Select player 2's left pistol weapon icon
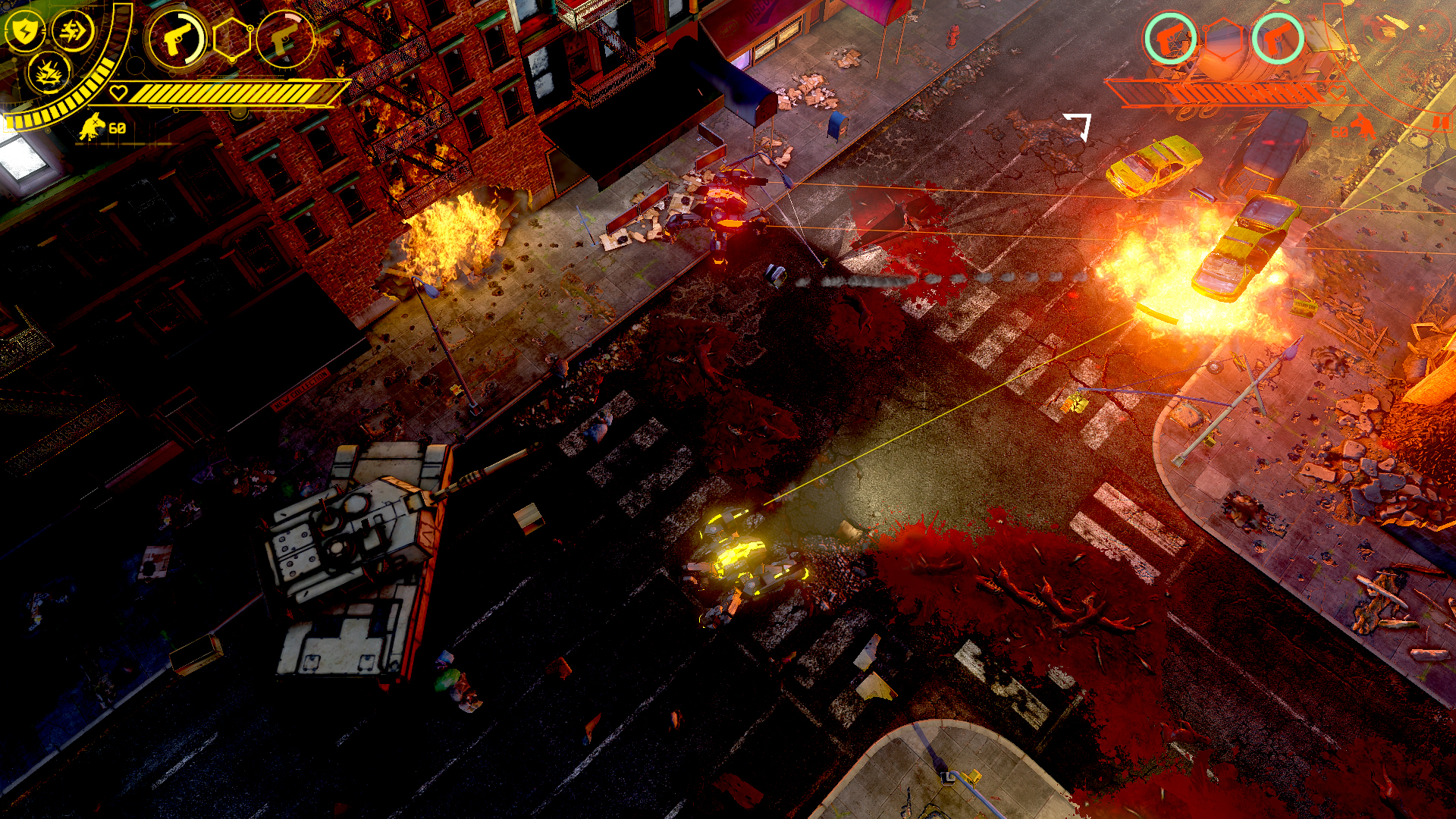The image size is (1456, 819). [1171, 37]
